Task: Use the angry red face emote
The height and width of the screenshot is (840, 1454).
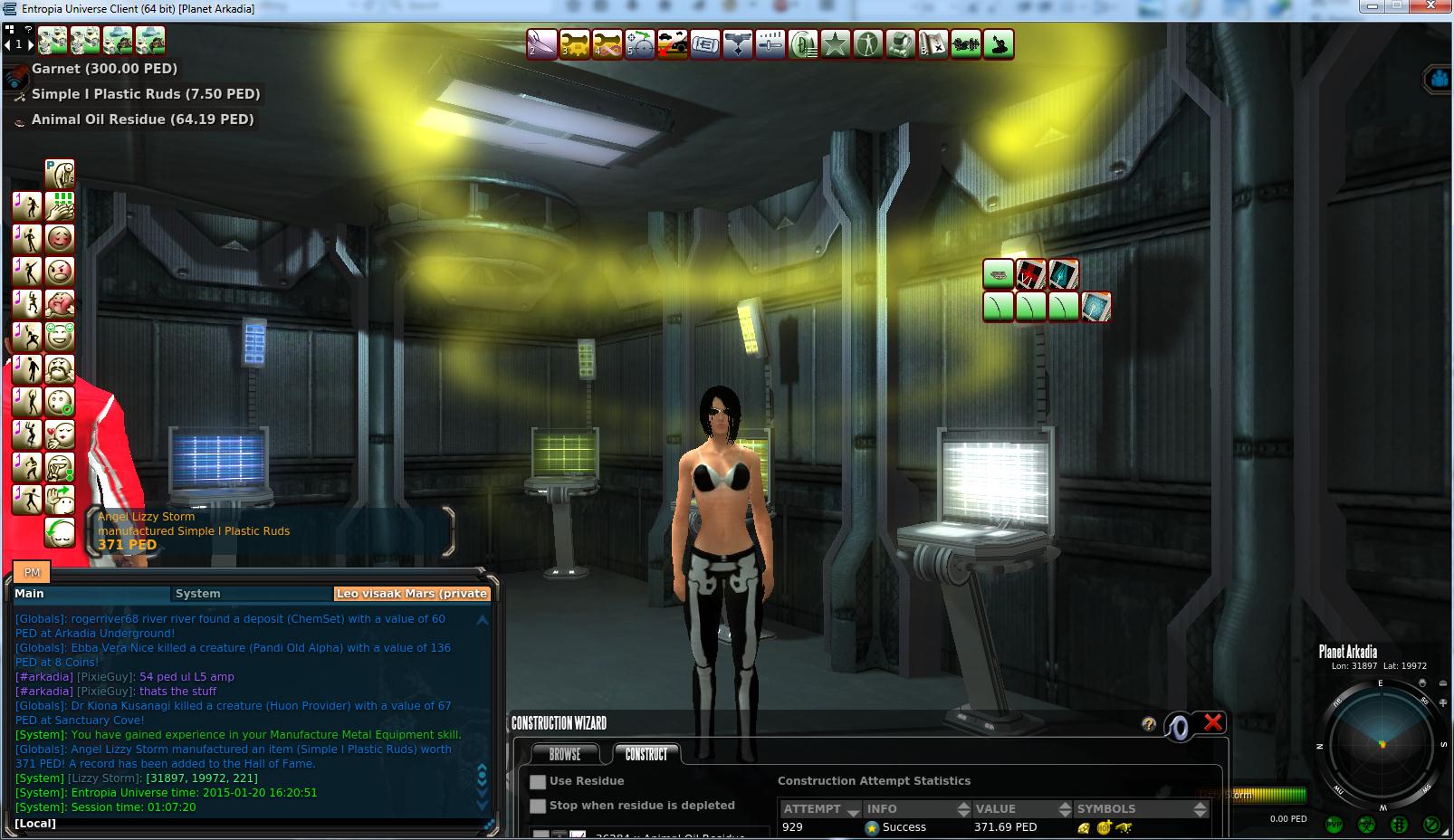Action: pyautogui.click(x=60, y=271)
